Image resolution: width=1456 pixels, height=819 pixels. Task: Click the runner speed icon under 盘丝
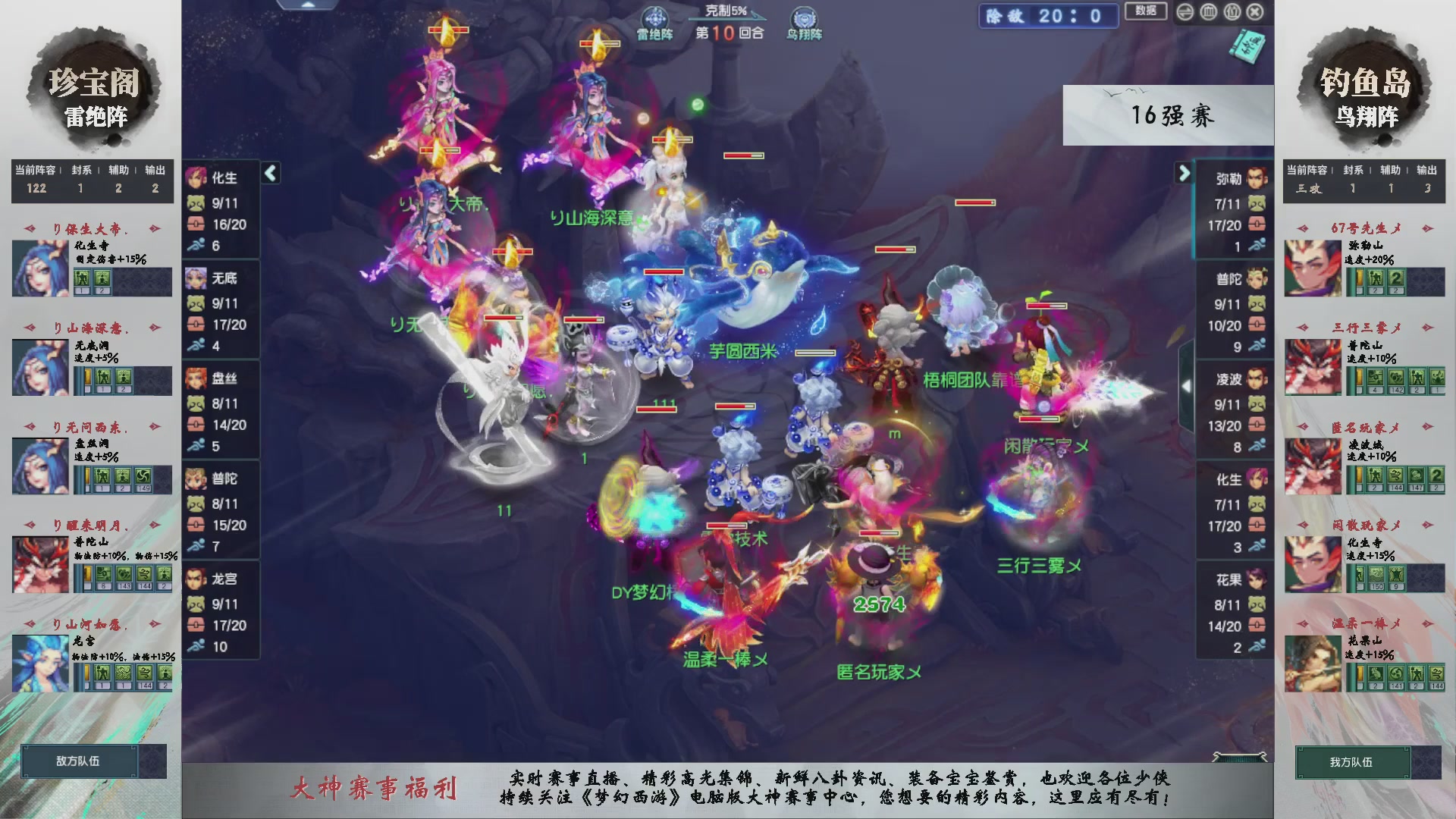196,445
